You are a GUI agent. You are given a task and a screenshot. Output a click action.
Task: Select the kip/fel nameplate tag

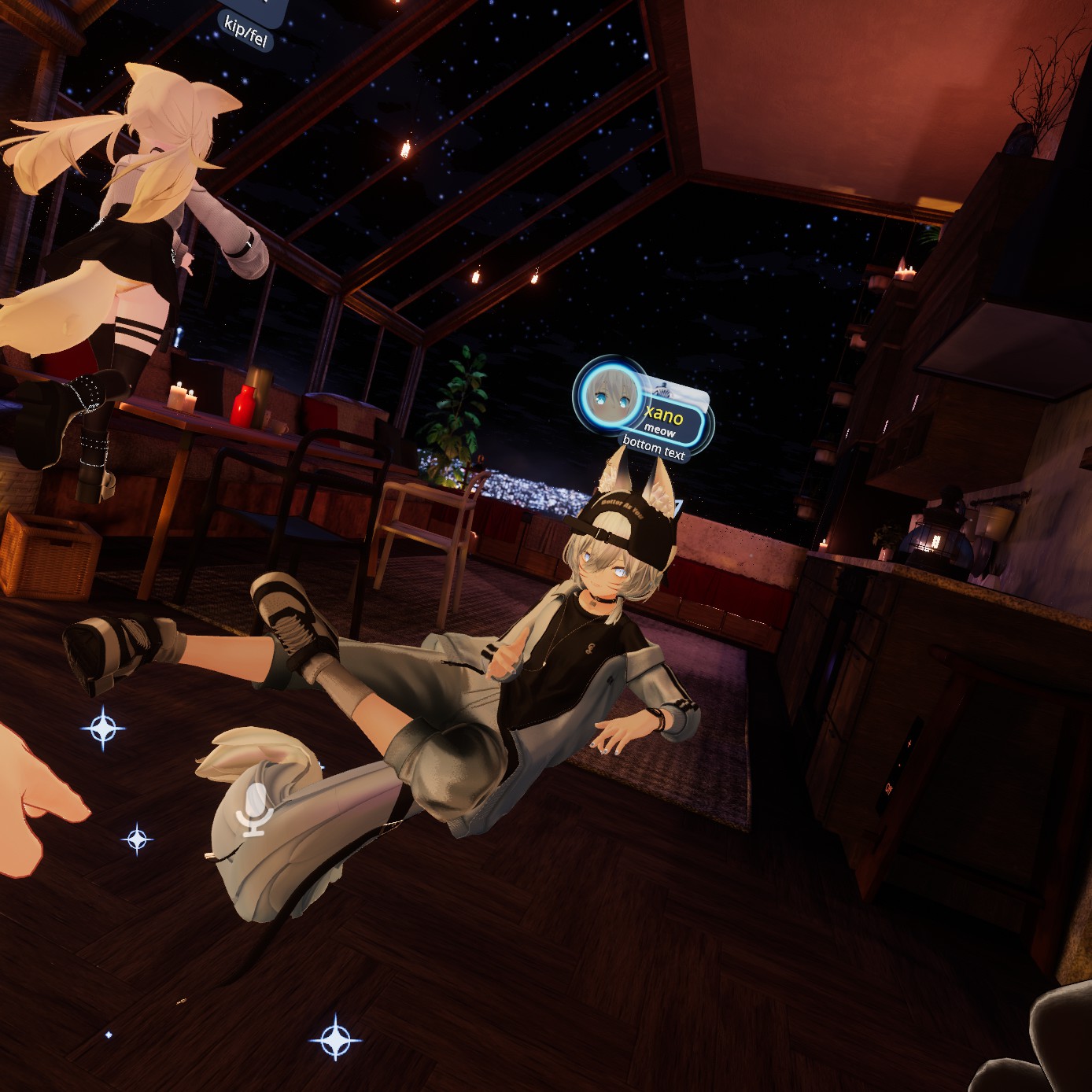(245, 33)
